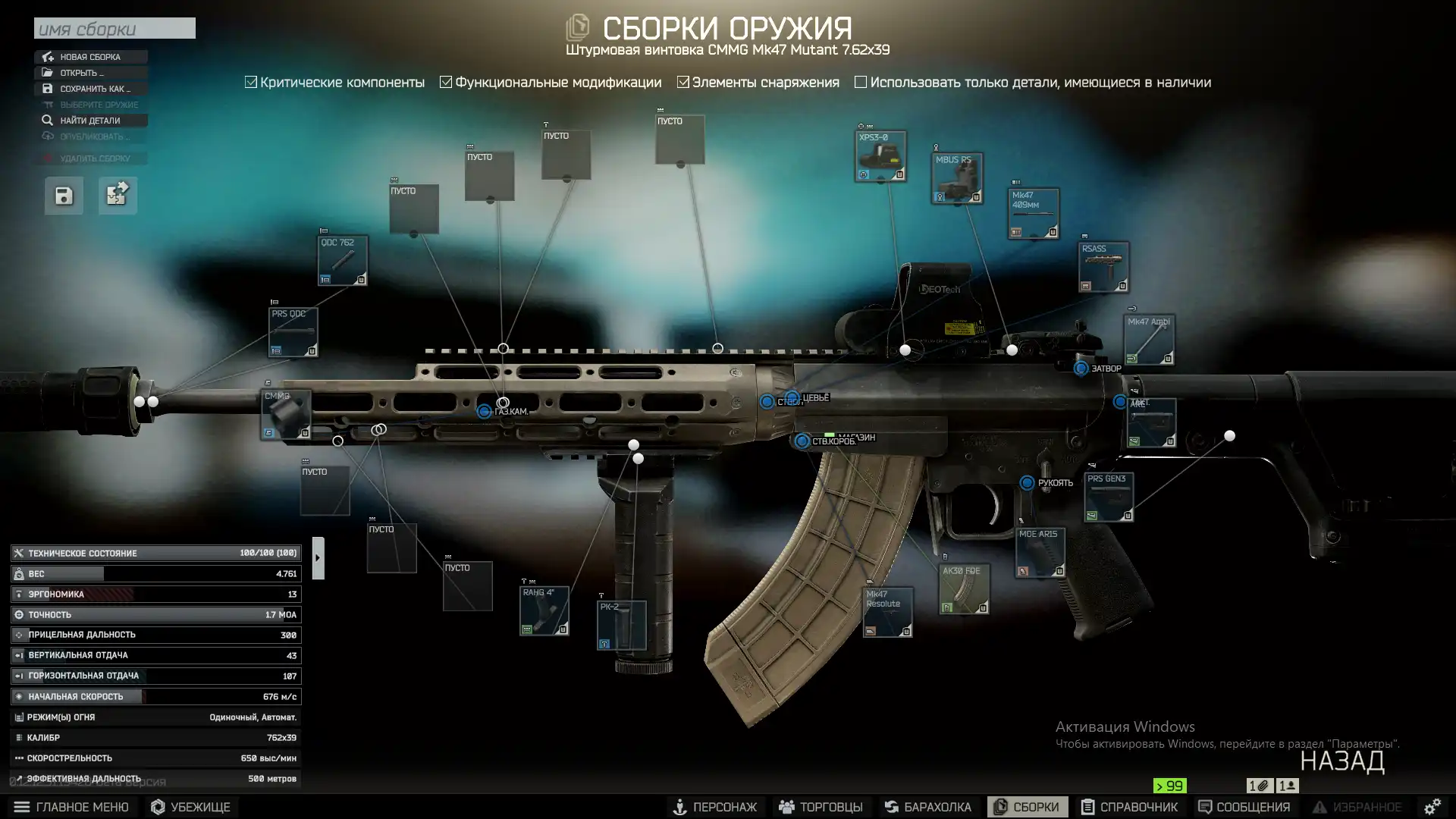
Task: Select Найти детали to find parts
Action: click(x=89, y=121)
